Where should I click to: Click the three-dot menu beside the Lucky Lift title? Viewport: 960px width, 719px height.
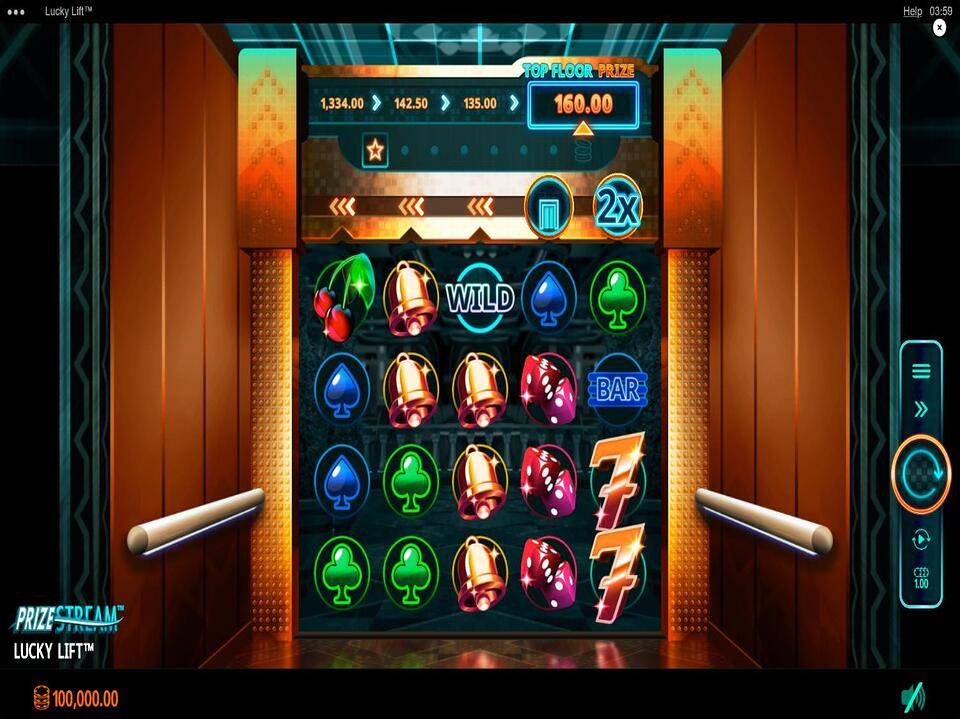pos(17,11)
